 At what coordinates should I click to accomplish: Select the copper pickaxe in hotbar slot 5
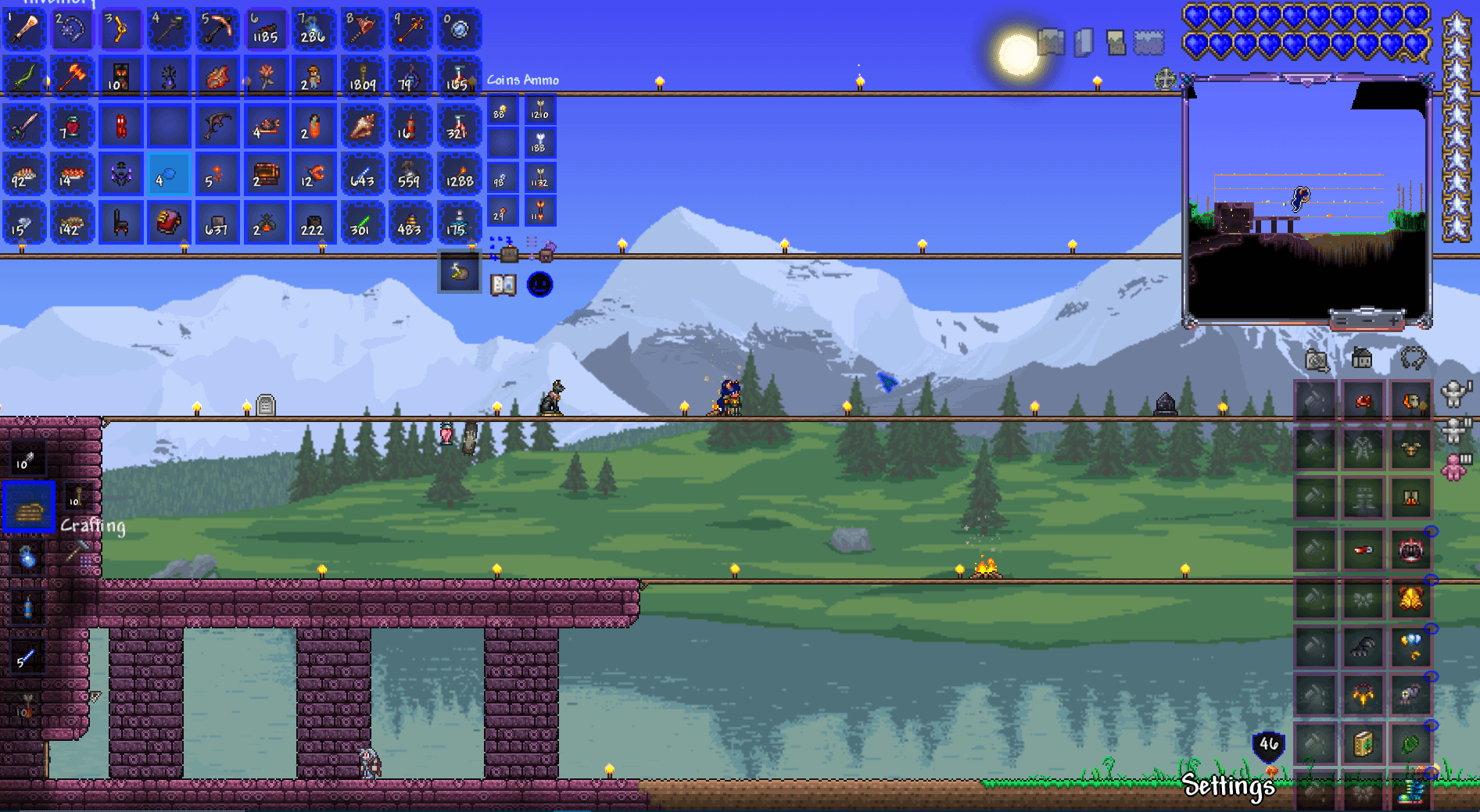217,30
